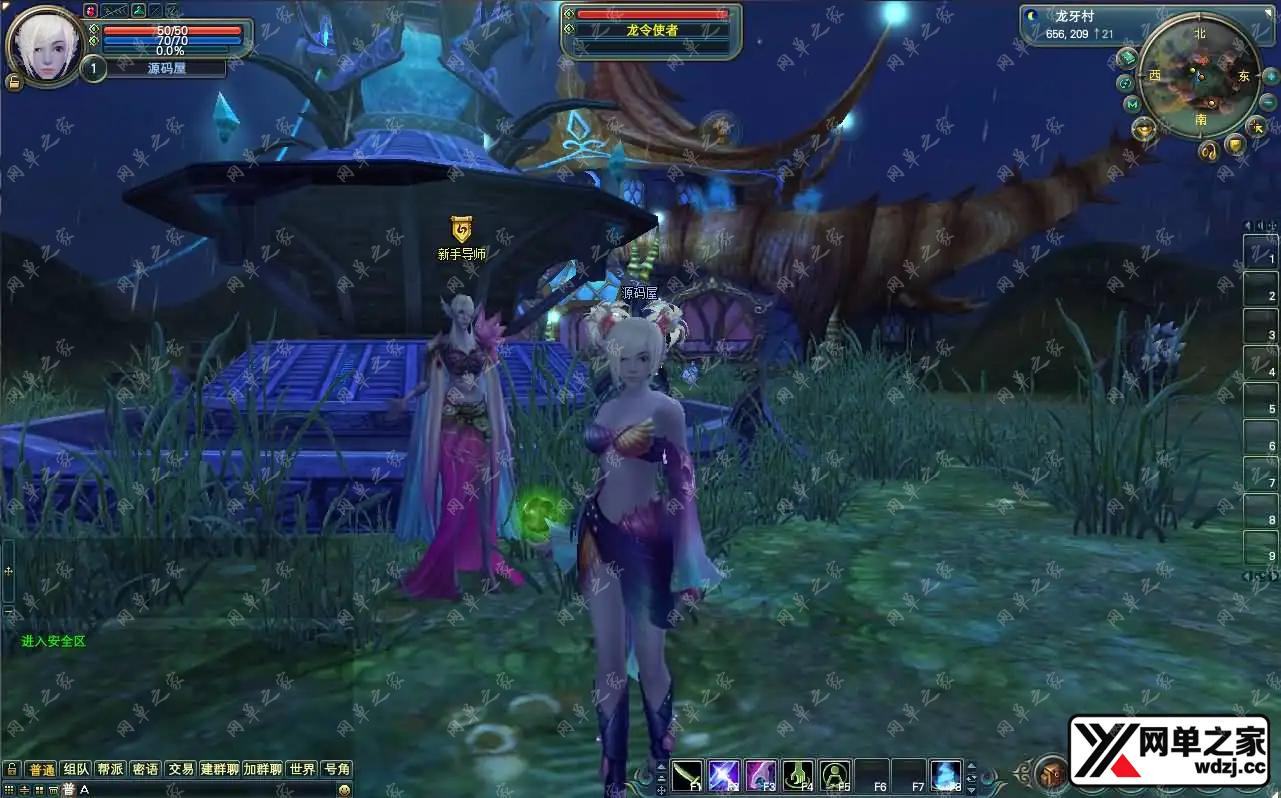Image resolution: width=1281 pixels, height=798 pixels.
Task: Open the smiley emoji picker
Action: 344,790
